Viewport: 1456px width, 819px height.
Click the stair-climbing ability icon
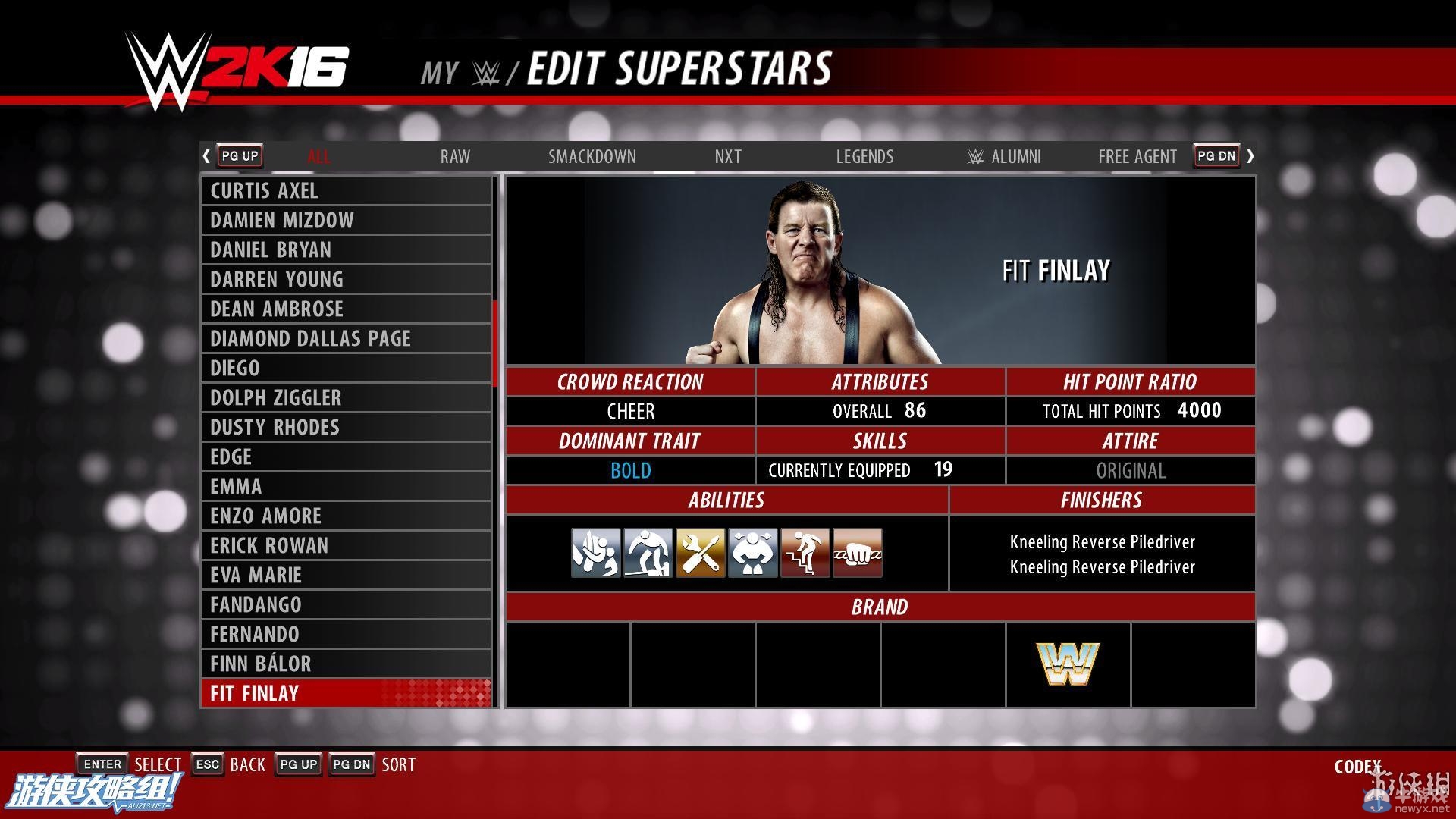tap(805, 553)
